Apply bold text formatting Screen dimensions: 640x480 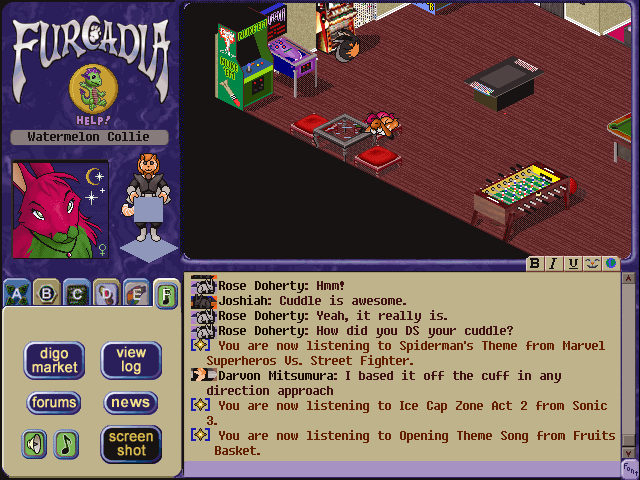[x=536, y=264]
